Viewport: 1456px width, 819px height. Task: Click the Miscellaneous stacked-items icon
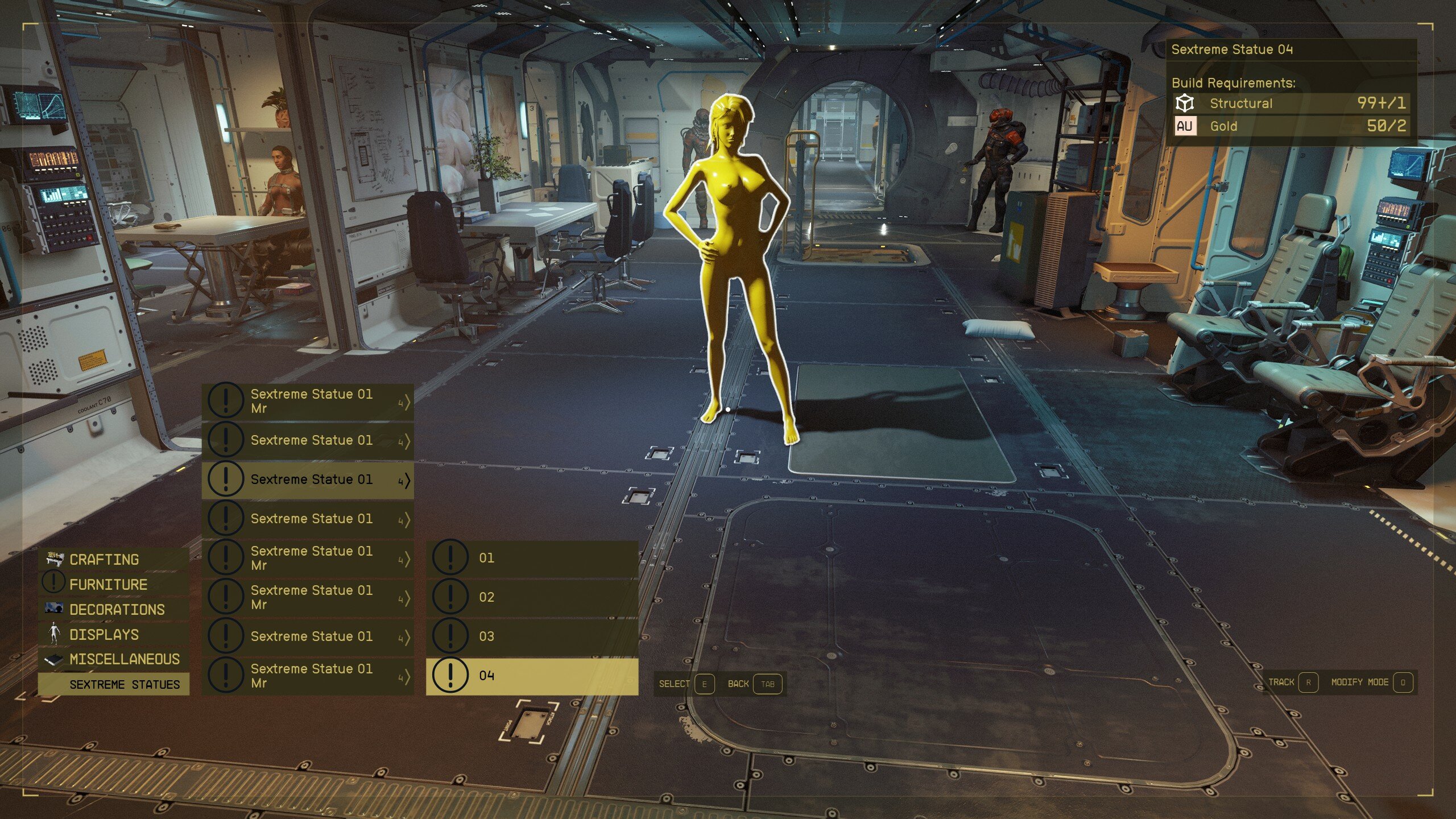pos(53,660)
